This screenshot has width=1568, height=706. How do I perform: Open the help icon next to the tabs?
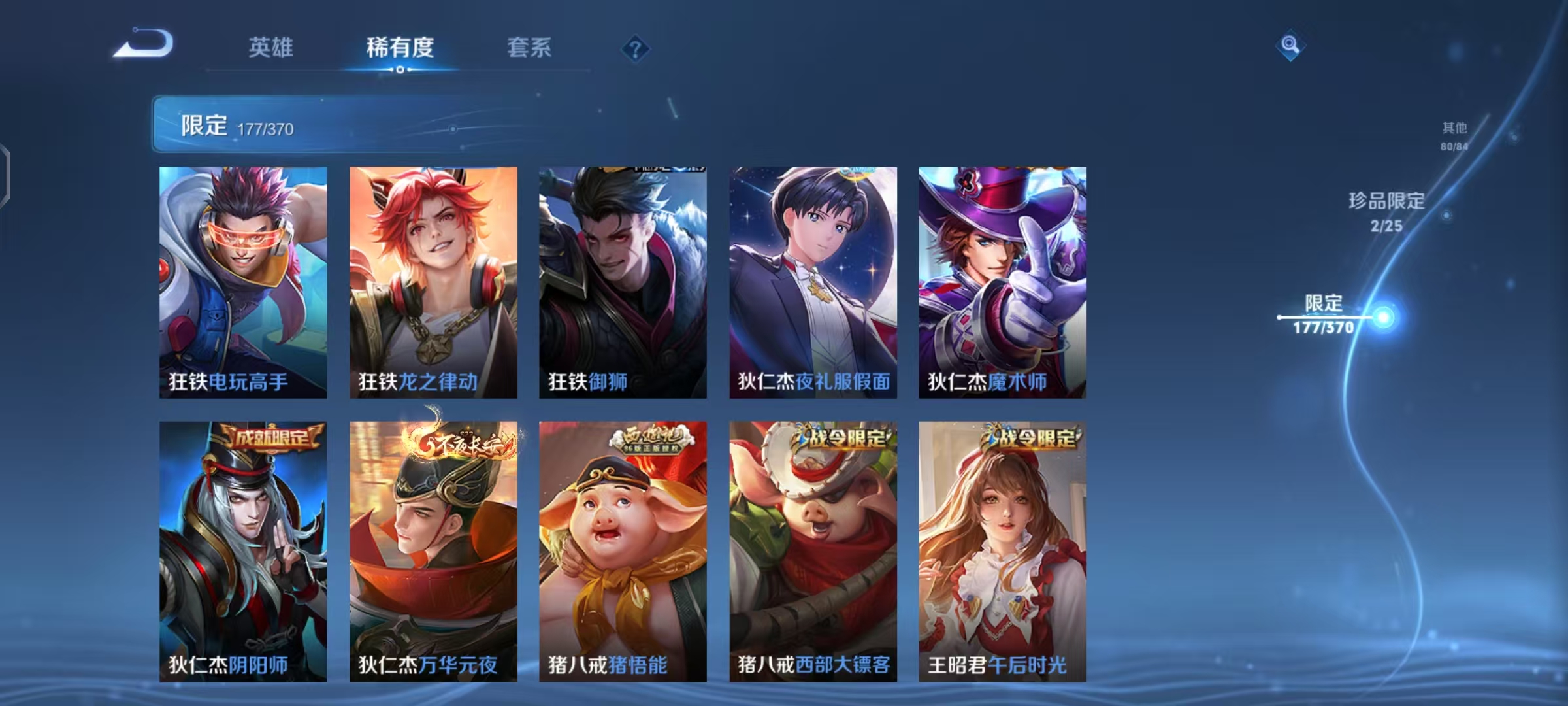[637, 48]
